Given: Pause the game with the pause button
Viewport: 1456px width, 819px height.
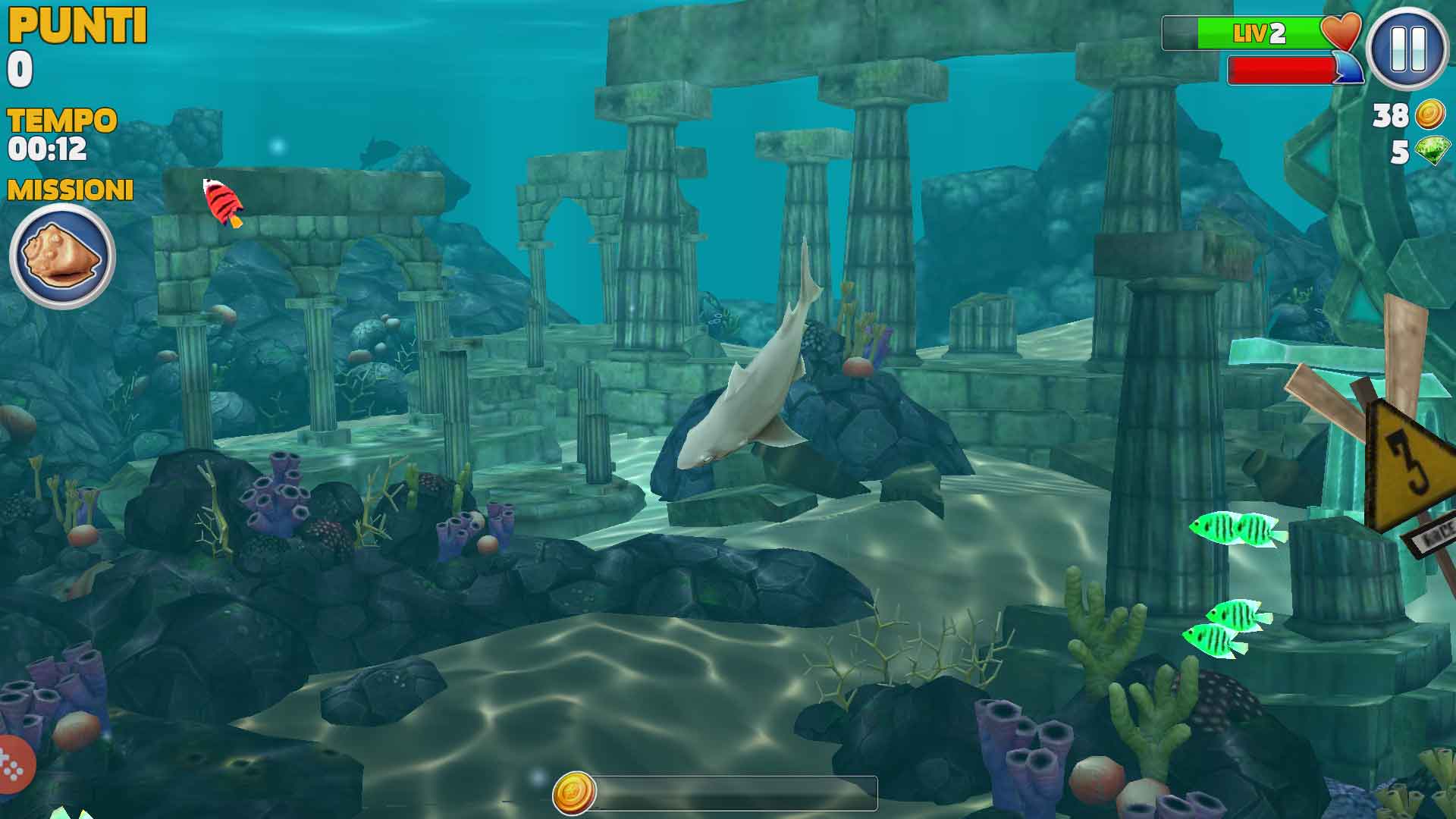Looking at the screenshot, I should pyautogui.click(x=1407, y=49).
